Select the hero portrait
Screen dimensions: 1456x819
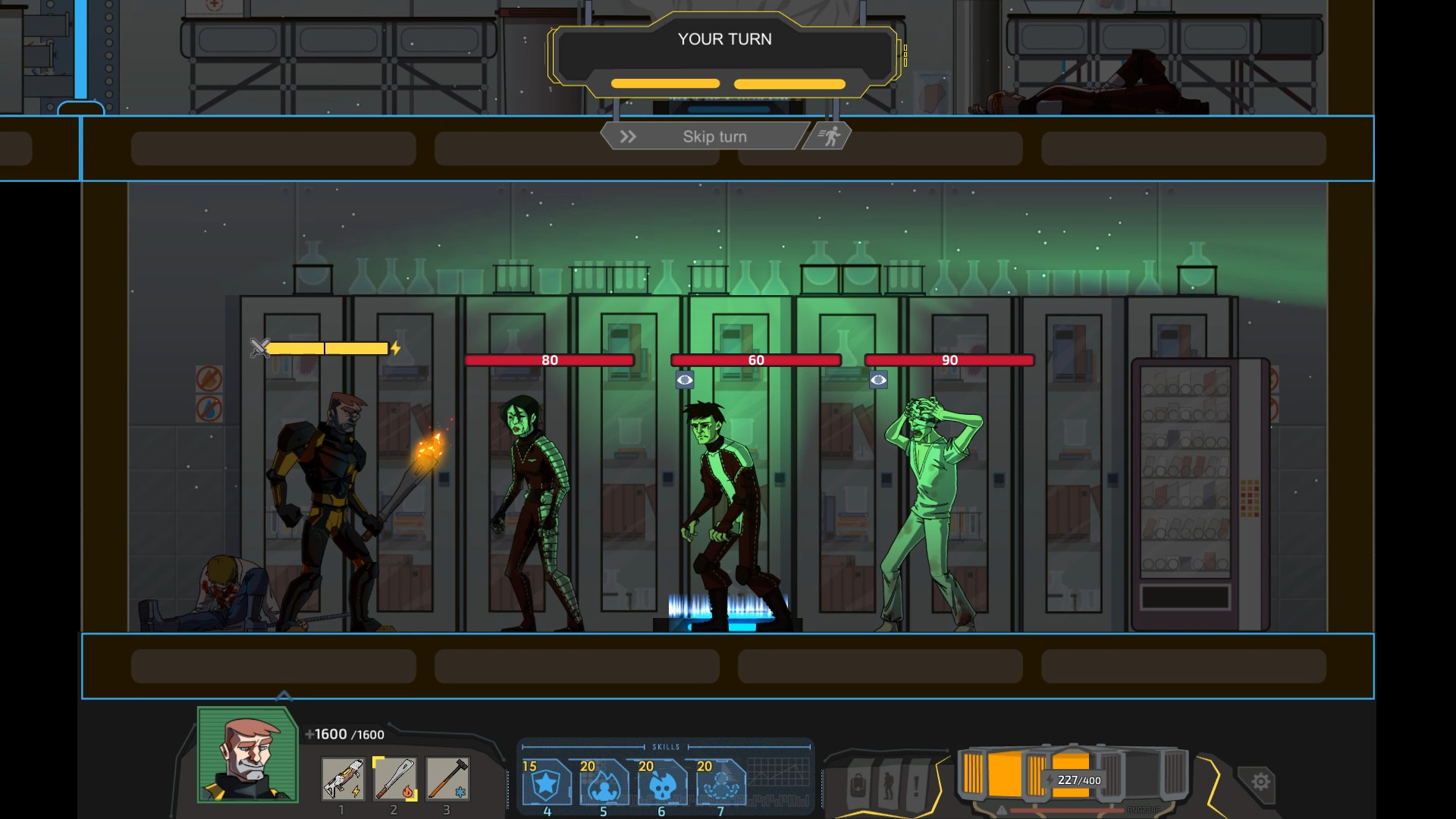tap(247, 755)
